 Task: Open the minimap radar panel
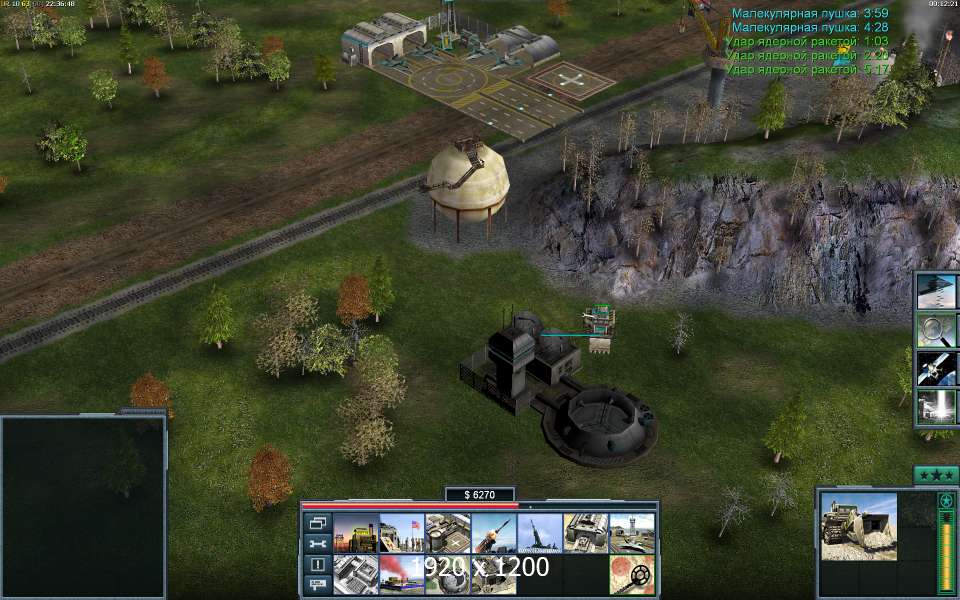[83, 505]
